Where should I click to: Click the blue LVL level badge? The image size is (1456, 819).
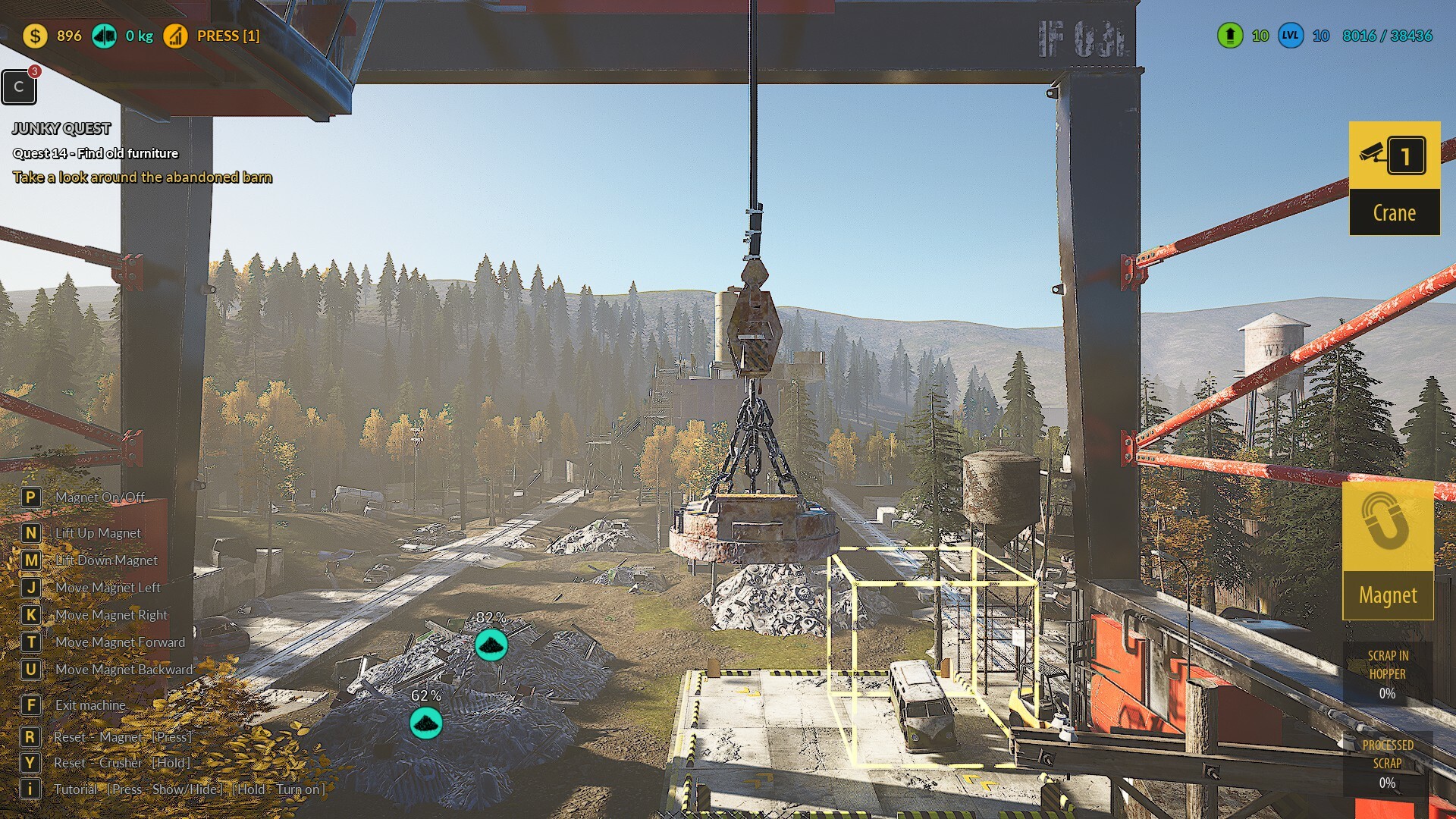click(x=1291, y=36)
